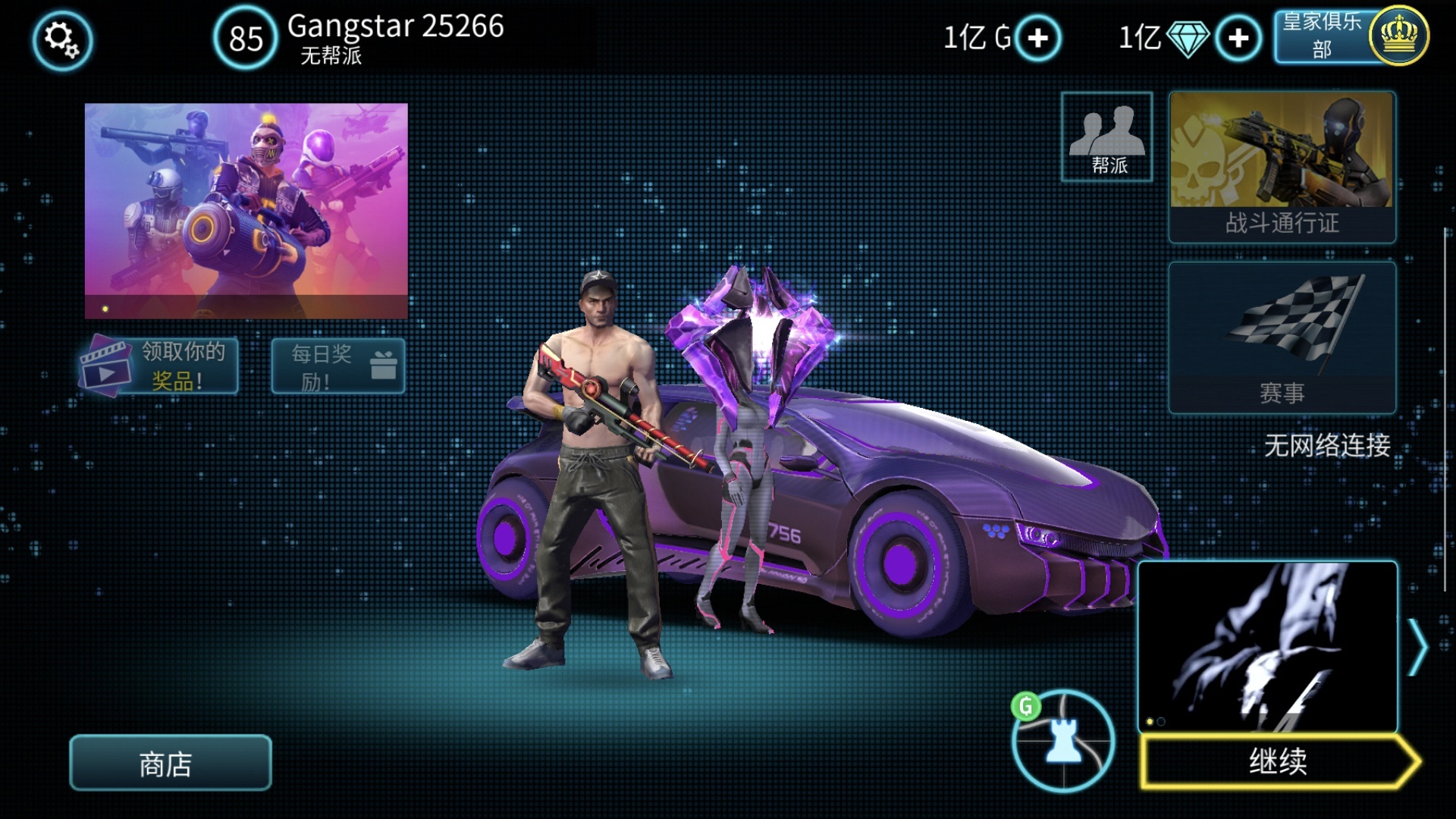View the level 85 player profile badge
The image size is (1456, 819).
246,38
